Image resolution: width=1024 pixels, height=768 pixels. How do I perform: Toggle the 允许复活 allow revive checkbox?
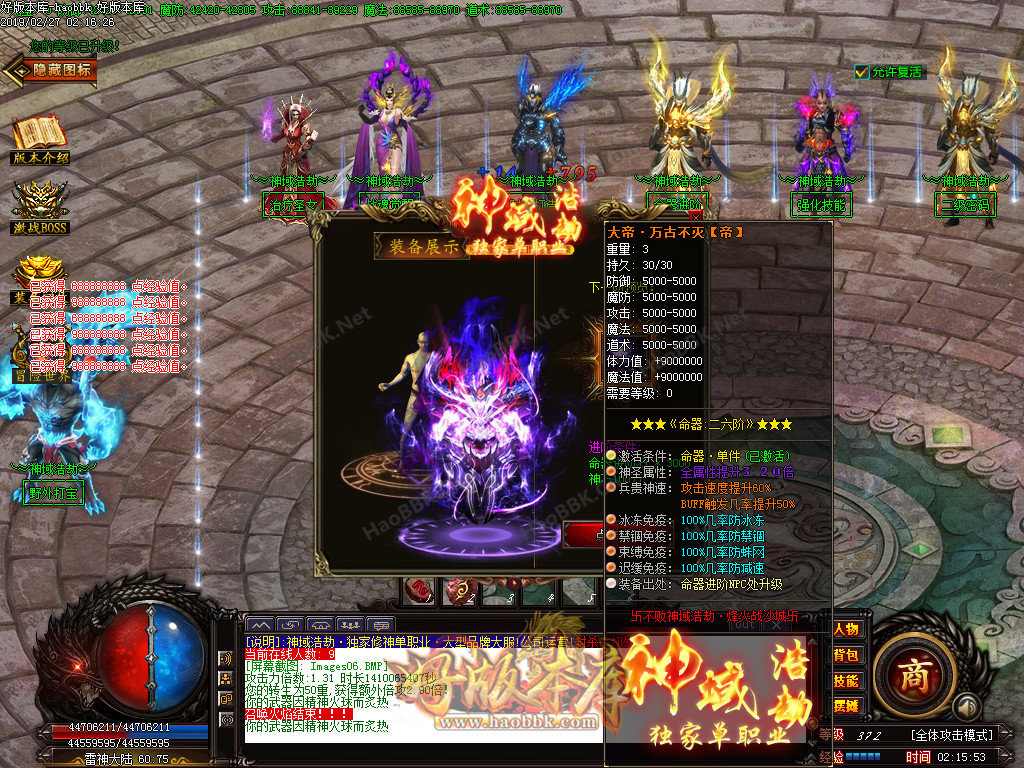[862, 72]
